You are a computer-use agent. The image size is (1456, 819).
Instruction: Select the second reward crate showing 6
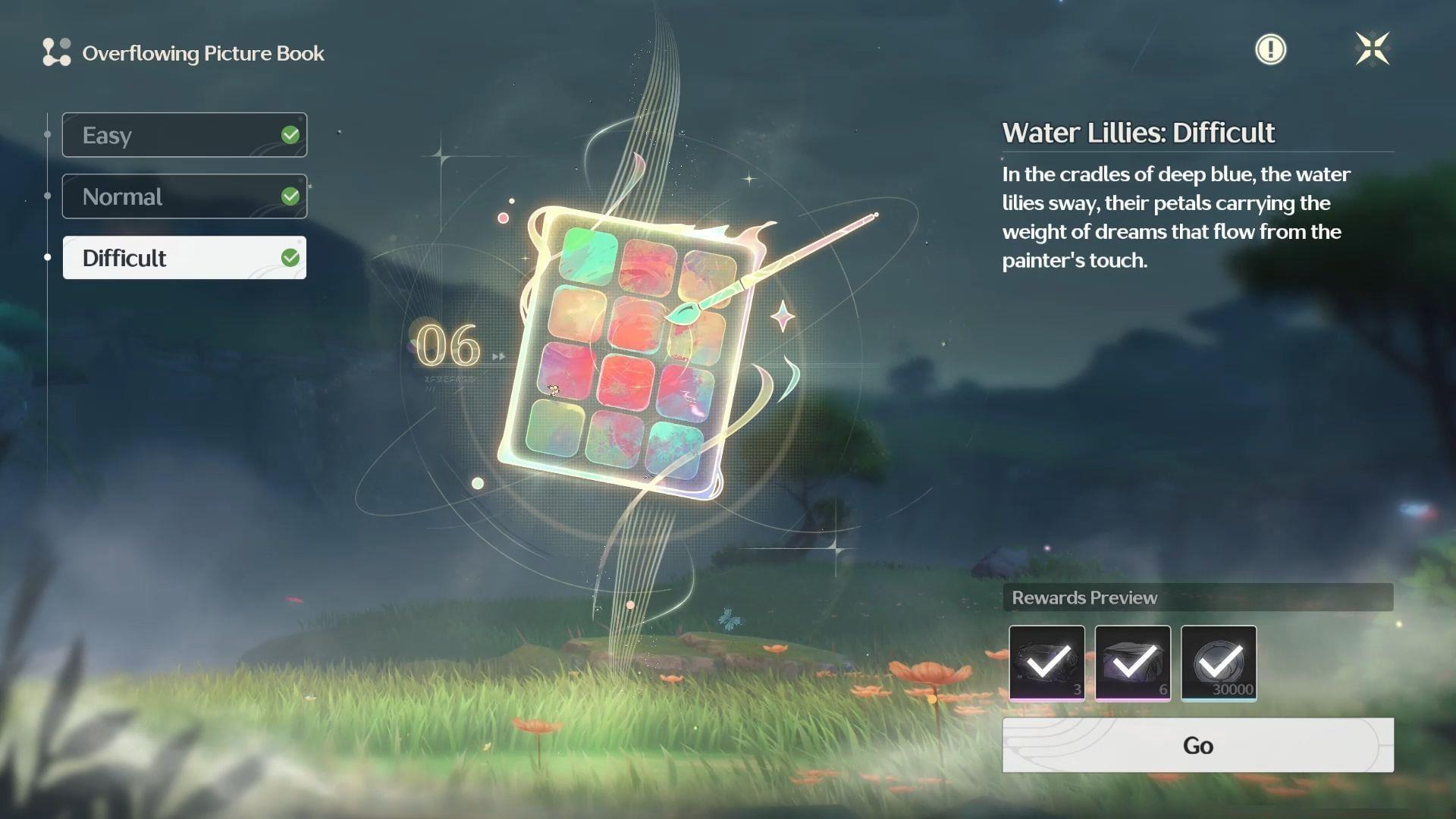click(x=1133, y=663)
